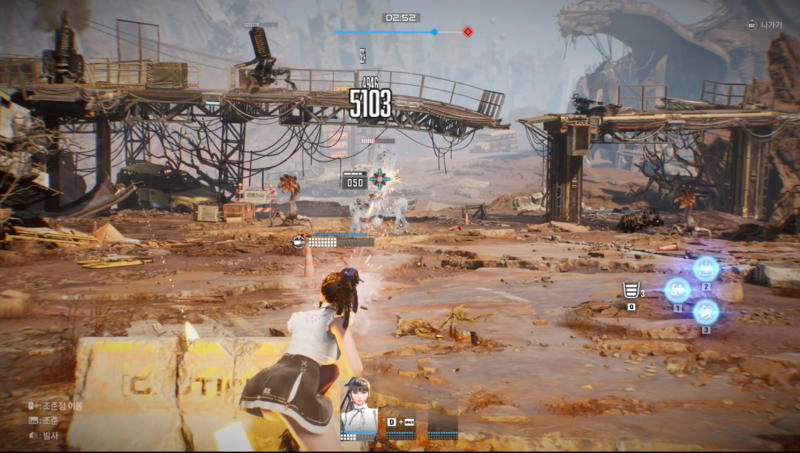Select the character portrait in the bottom HUD
Image resolution: width=800 pixels, height=453 pixels.
pos(358,403)
